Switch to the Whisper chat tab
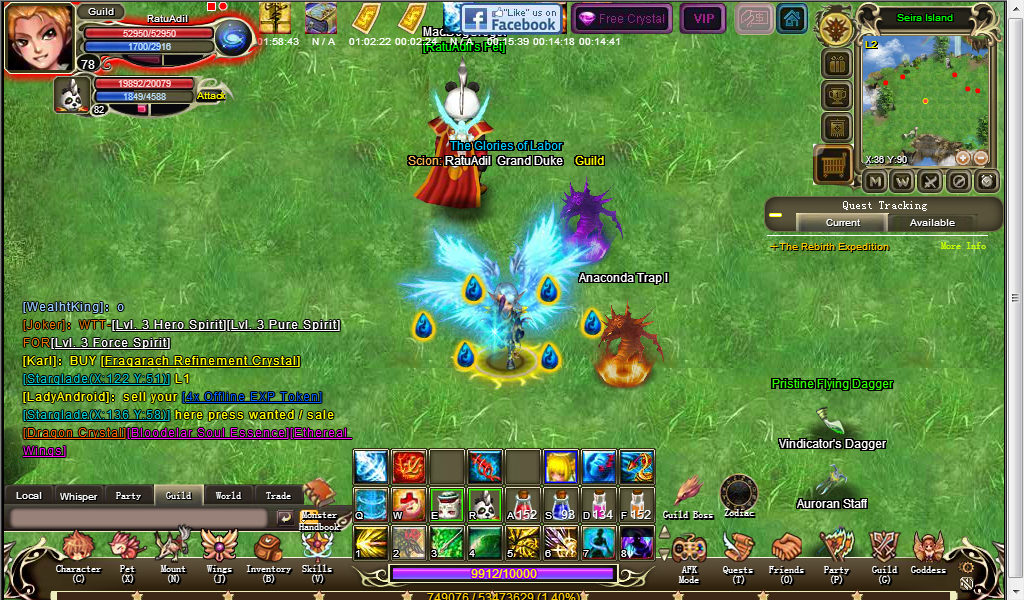Screen dimensions: 1024x600 (x=78, y=496)
